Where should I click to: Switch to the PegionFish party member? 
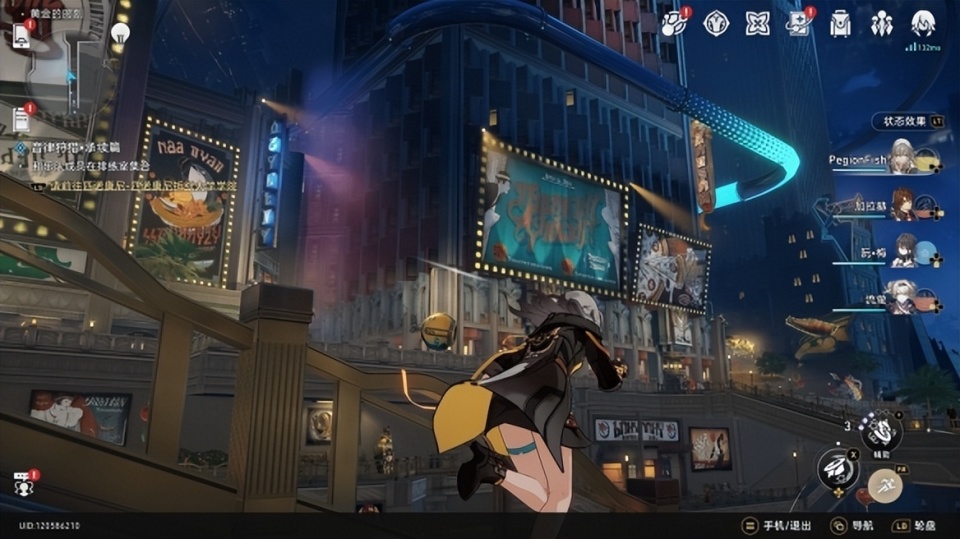pyautogui.click(x=903, y=158)
